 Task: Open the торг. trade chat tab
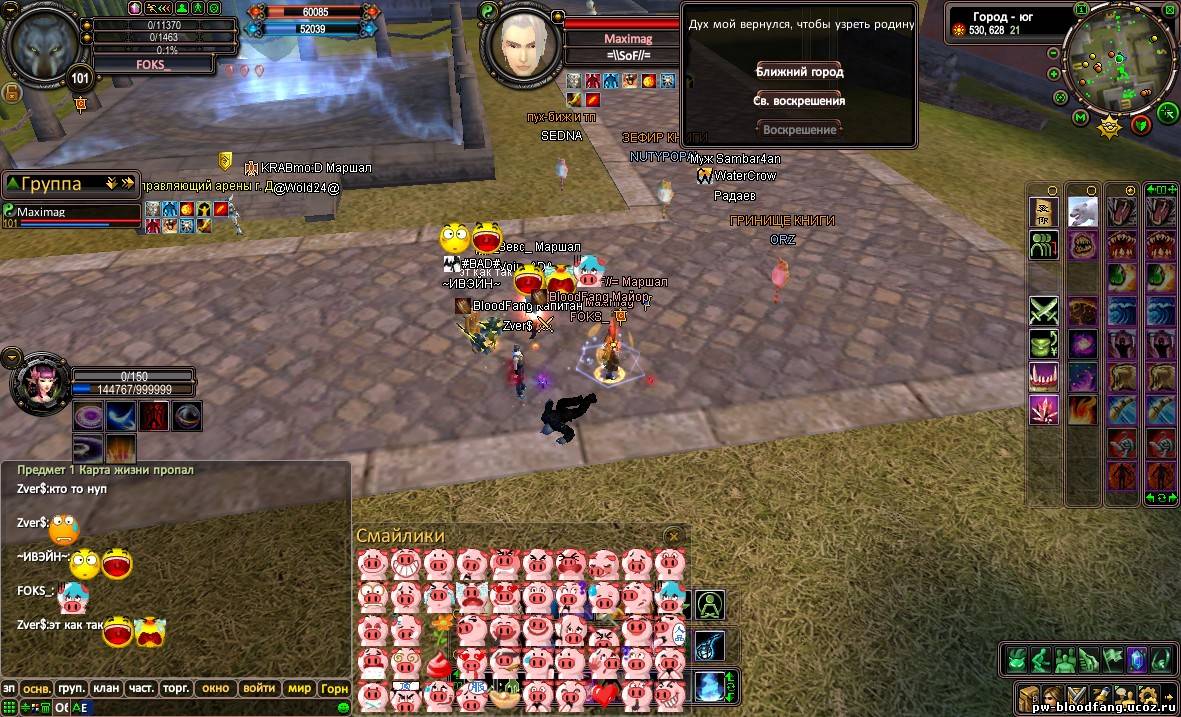coord(176,688)
